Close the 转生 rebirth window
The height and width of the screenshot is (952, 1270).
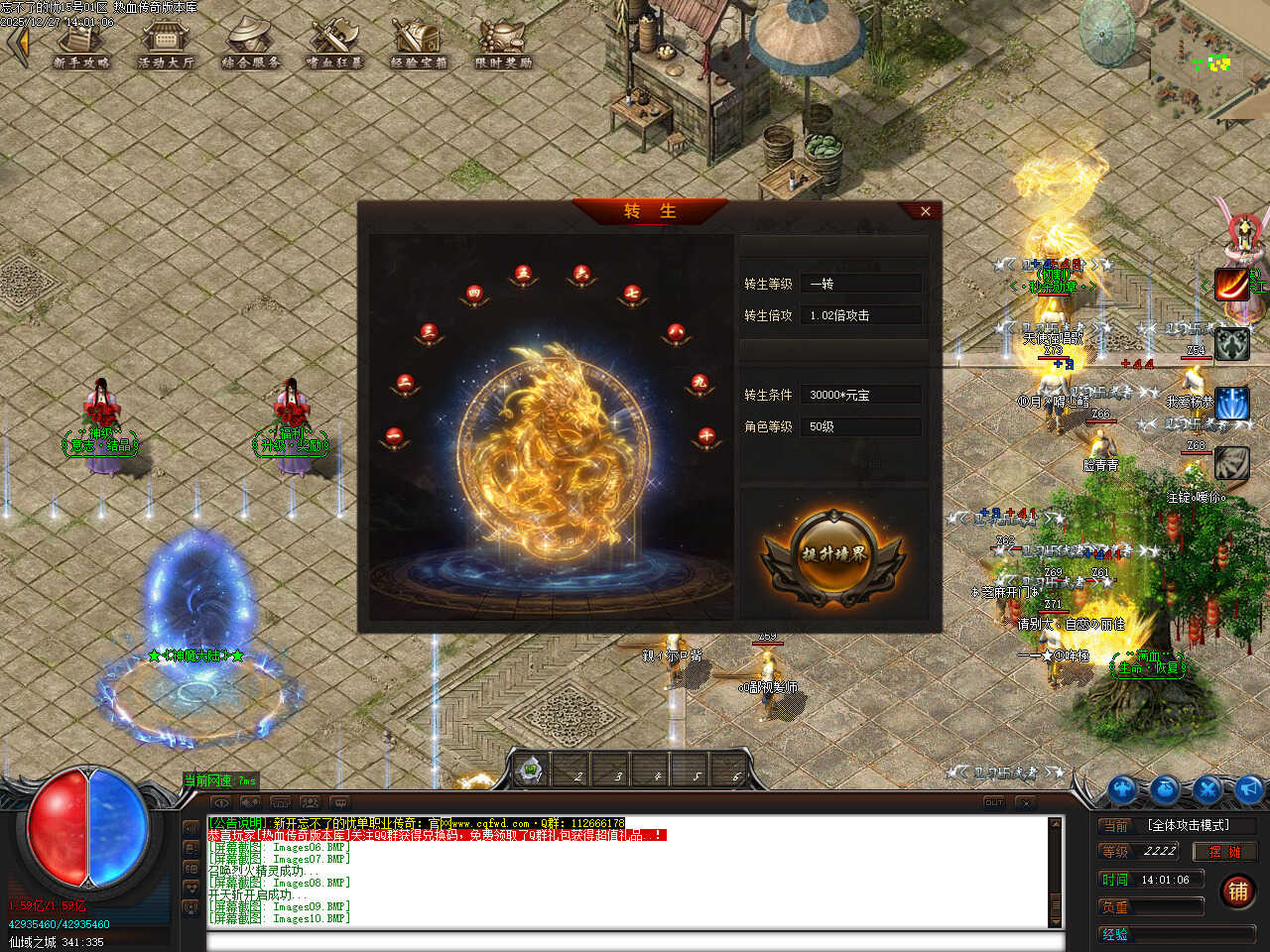(x=925, y=211)
